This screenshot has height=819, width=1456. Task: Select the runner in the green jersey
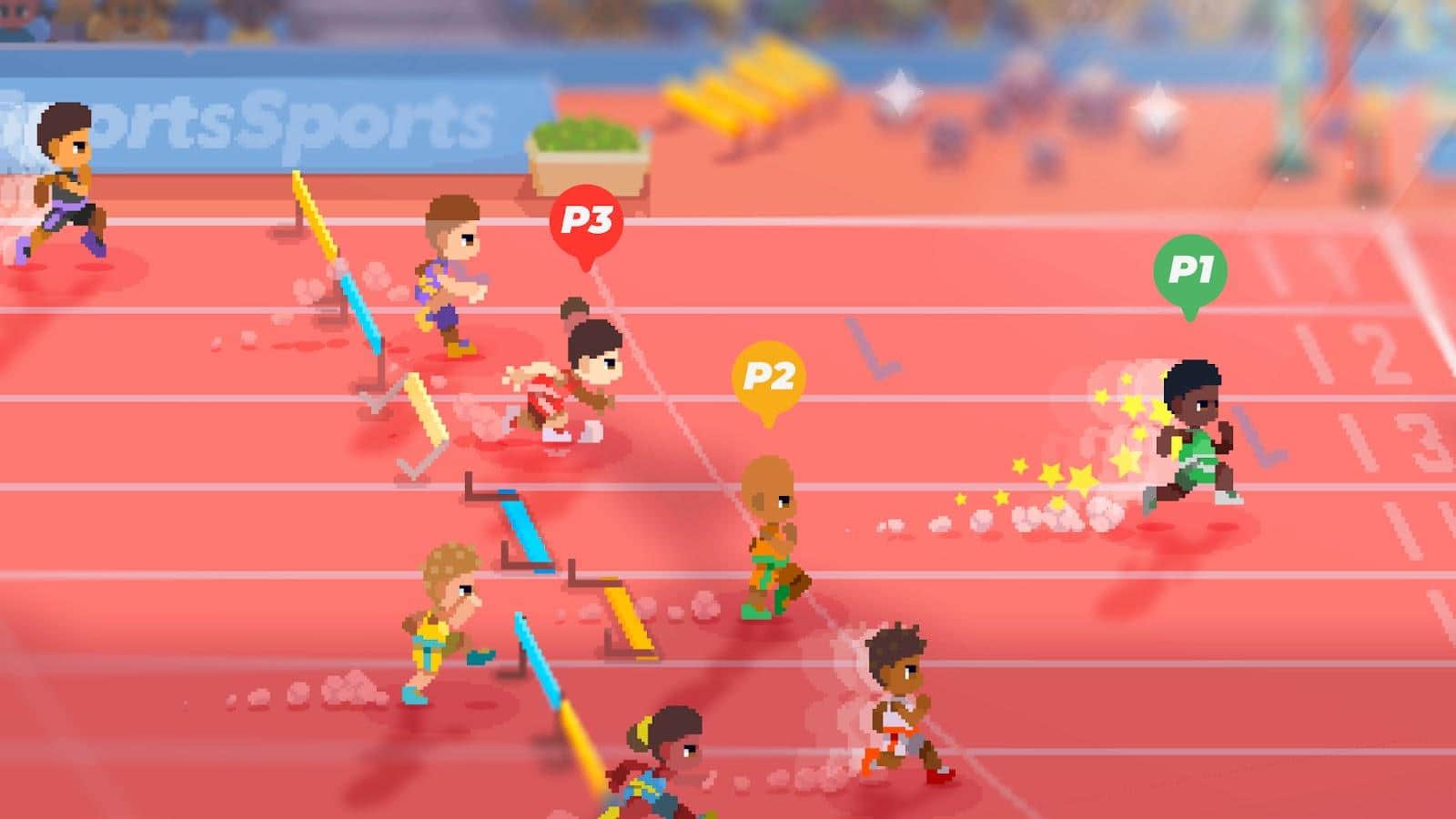(1197, 437)
